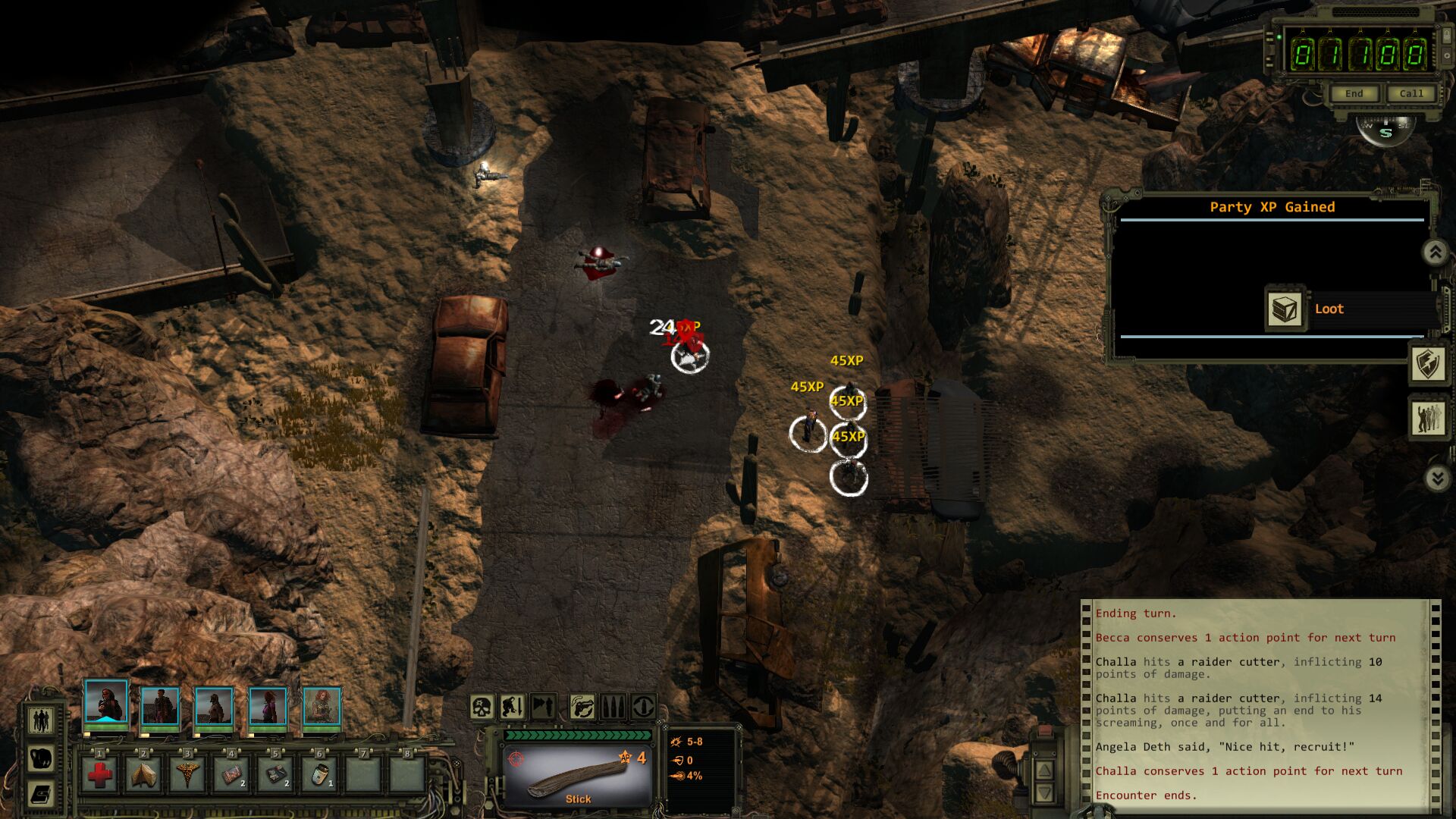Collapse panel with the double up-arrow button
The width and height of the screenshot is (1456, 819).
click(1436, 253)
